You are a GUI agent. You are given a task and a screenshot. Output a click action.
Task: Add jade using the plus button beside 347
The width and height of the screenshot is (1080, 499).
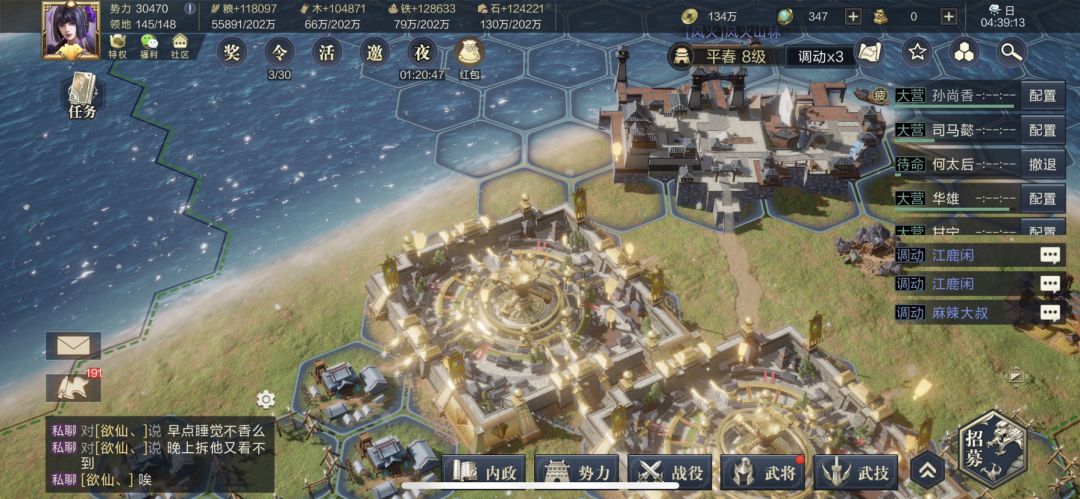[x=852, y=16]
